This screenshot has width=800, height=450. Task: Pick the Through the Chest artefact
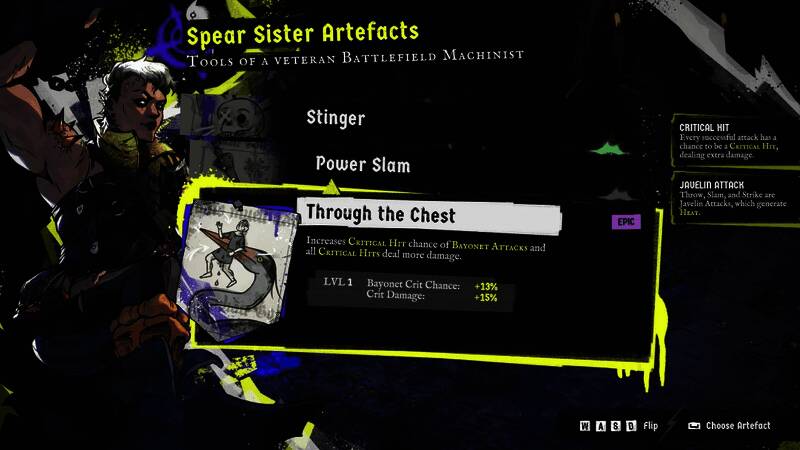[x=380, y=213]
